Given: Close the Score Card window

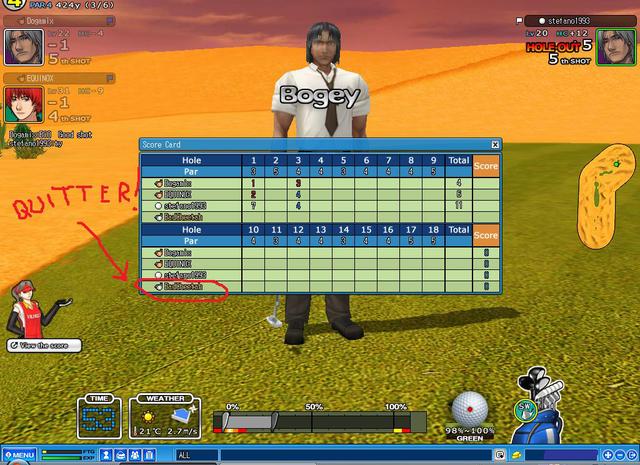Looking at the screenshot, I should point(494,145).
